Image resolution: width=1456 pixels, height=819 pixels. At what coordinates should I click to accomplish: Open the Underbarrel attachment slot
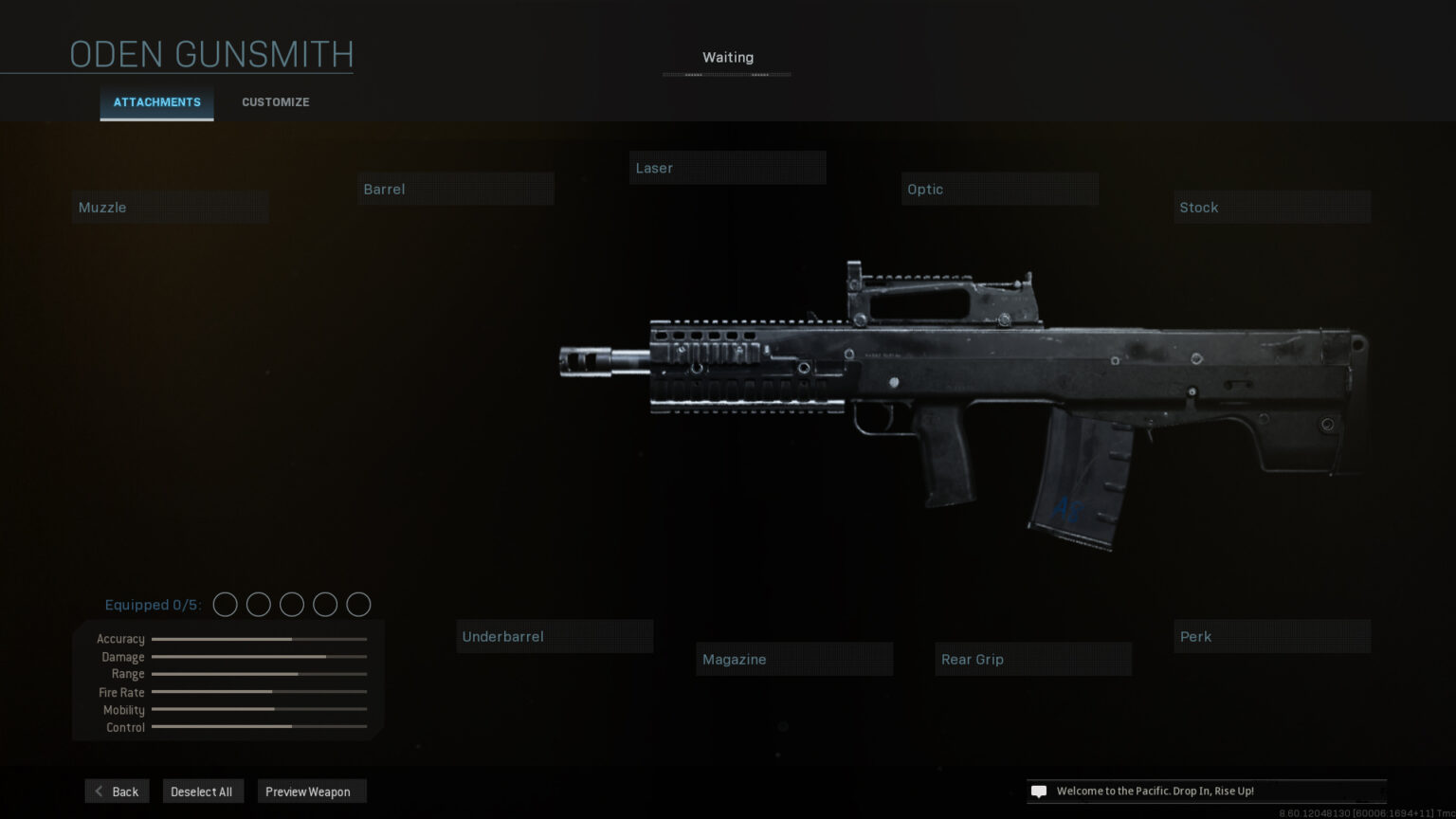[x=555, y=637]
